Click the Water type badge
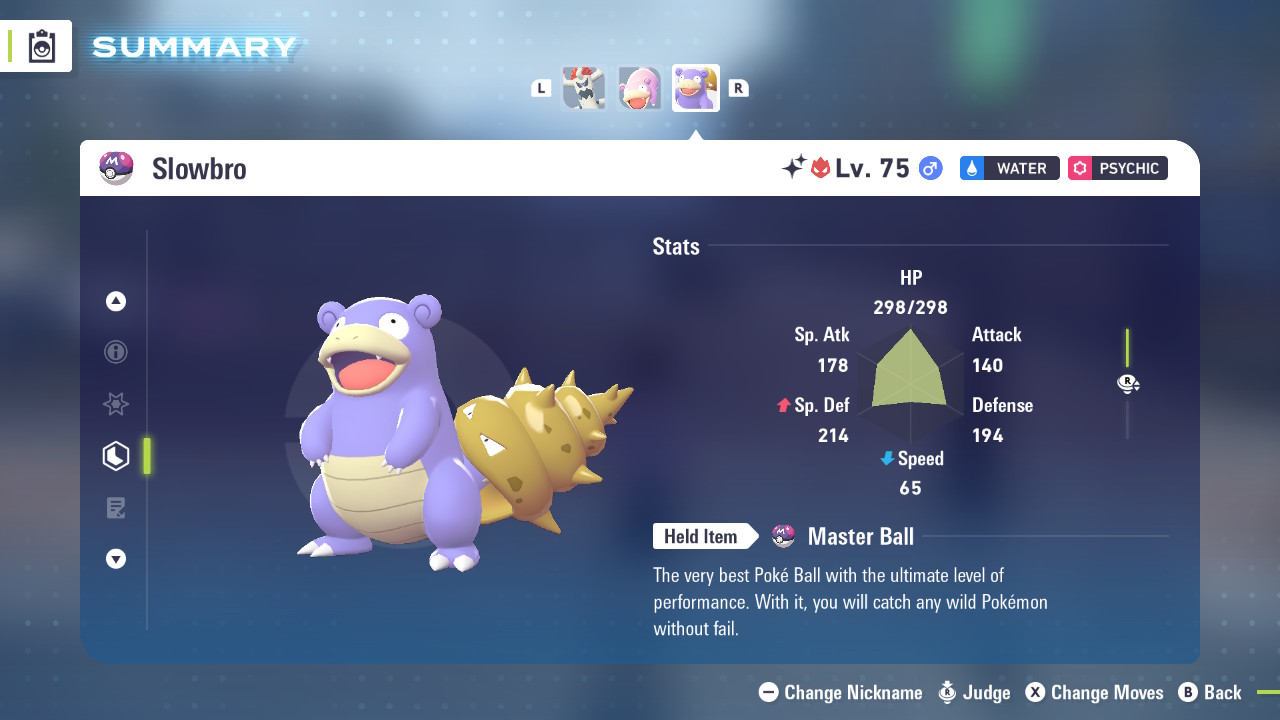The height and width of the screenshot is (720, 1280). pyautogui.click(x=1009, y=168)
